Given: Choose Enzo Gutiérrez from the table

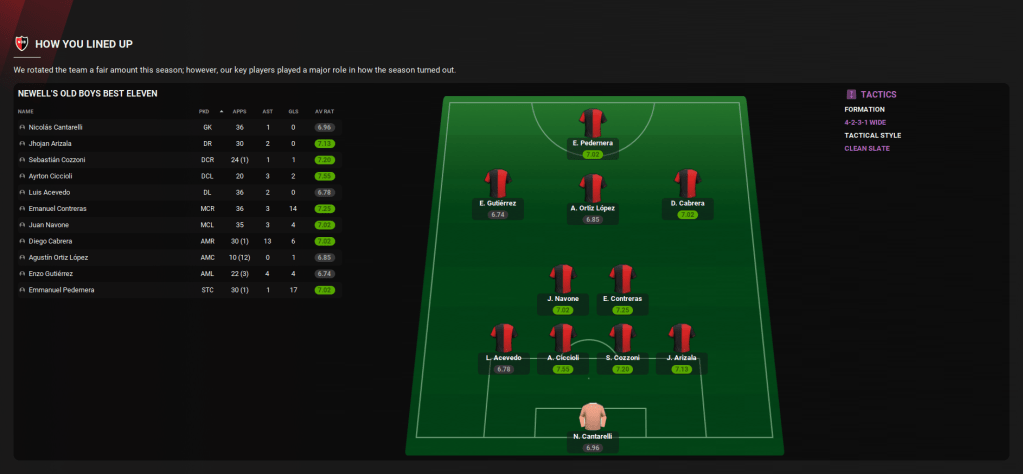Looking at the screenshot, I should click(x=53, y=273).
